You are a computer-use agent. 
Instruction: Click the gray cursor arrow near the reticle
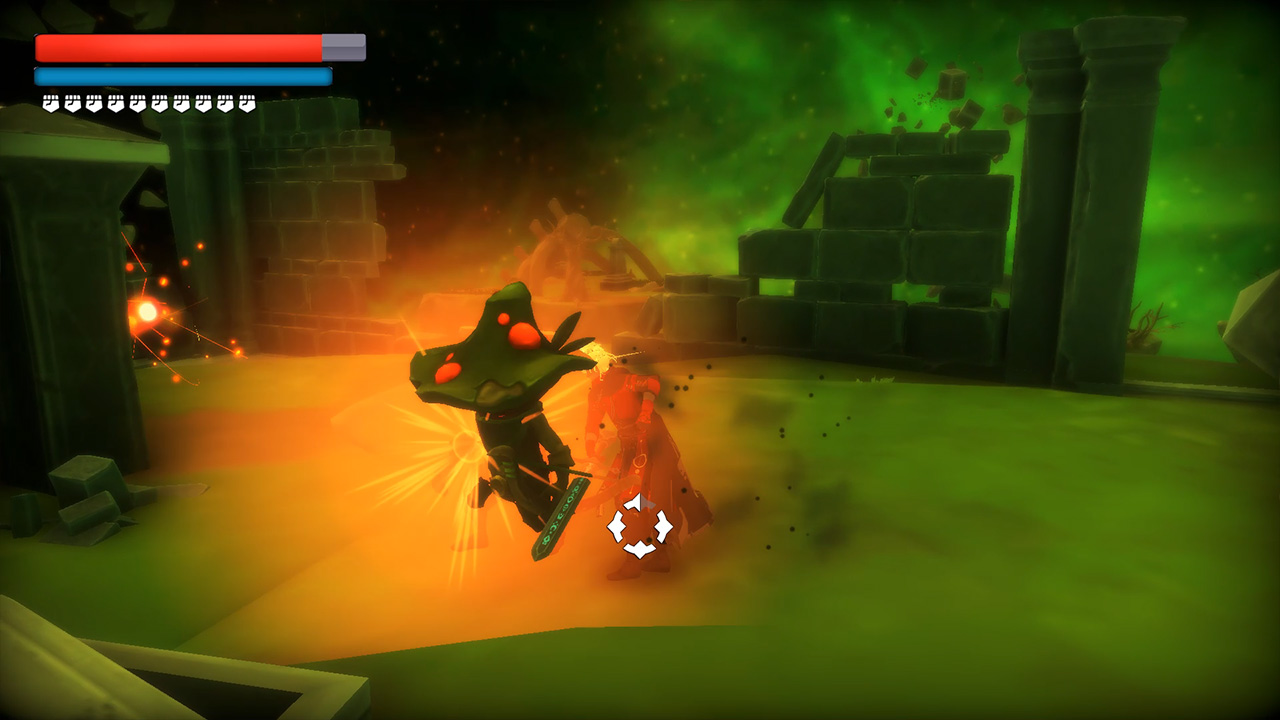click(647, 502)
